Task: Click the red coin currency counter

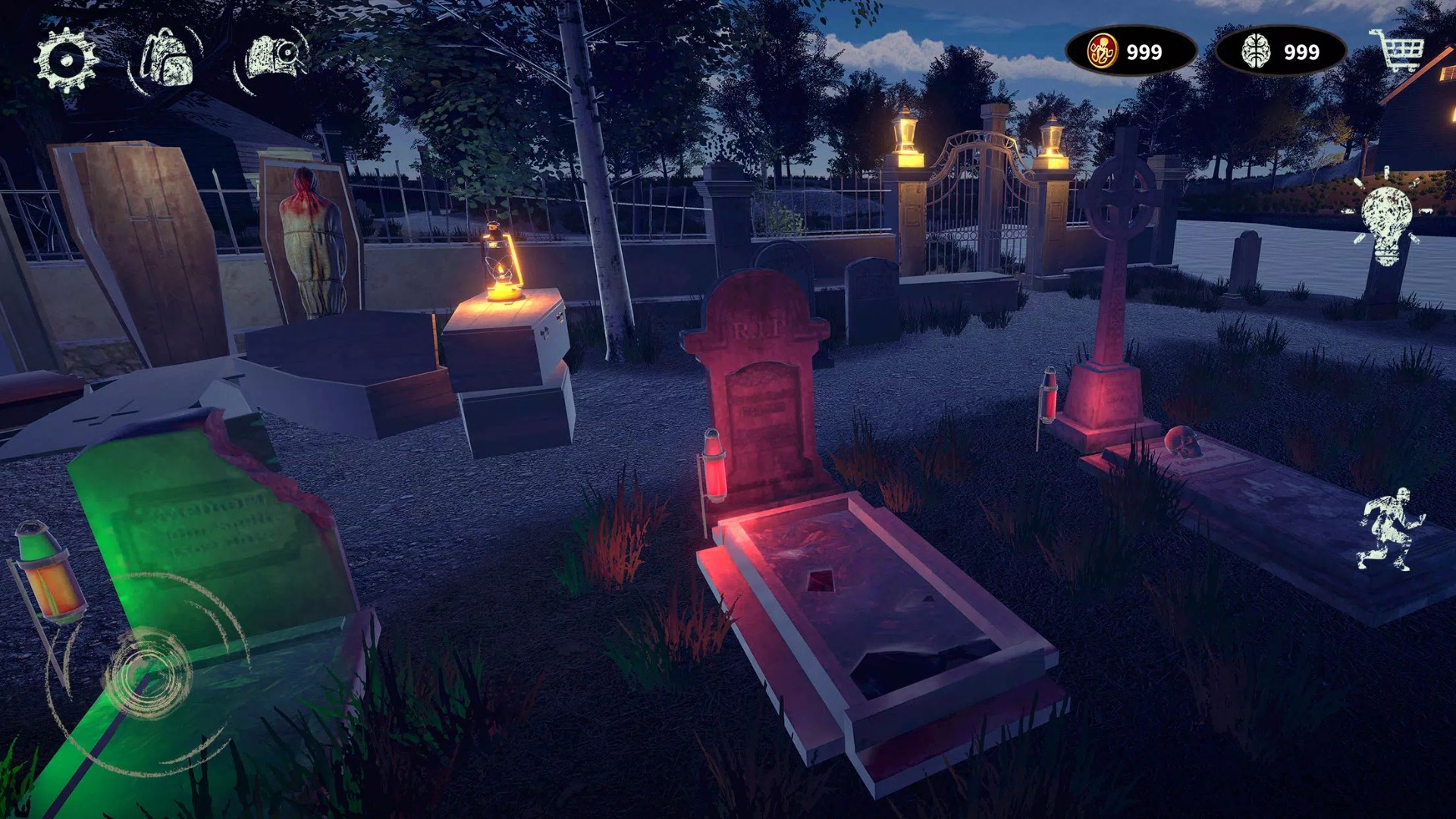Action: (1130, 52)
